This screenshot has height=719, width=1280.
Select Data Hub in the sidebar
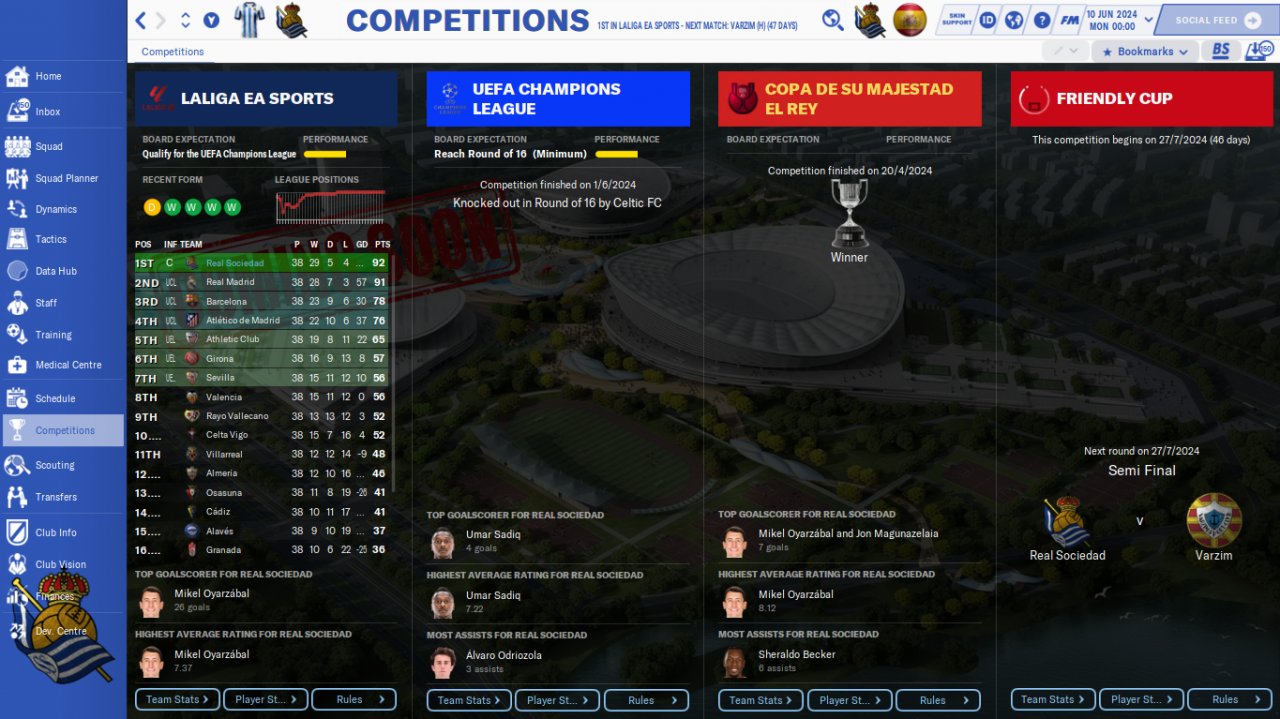[55, 271]
